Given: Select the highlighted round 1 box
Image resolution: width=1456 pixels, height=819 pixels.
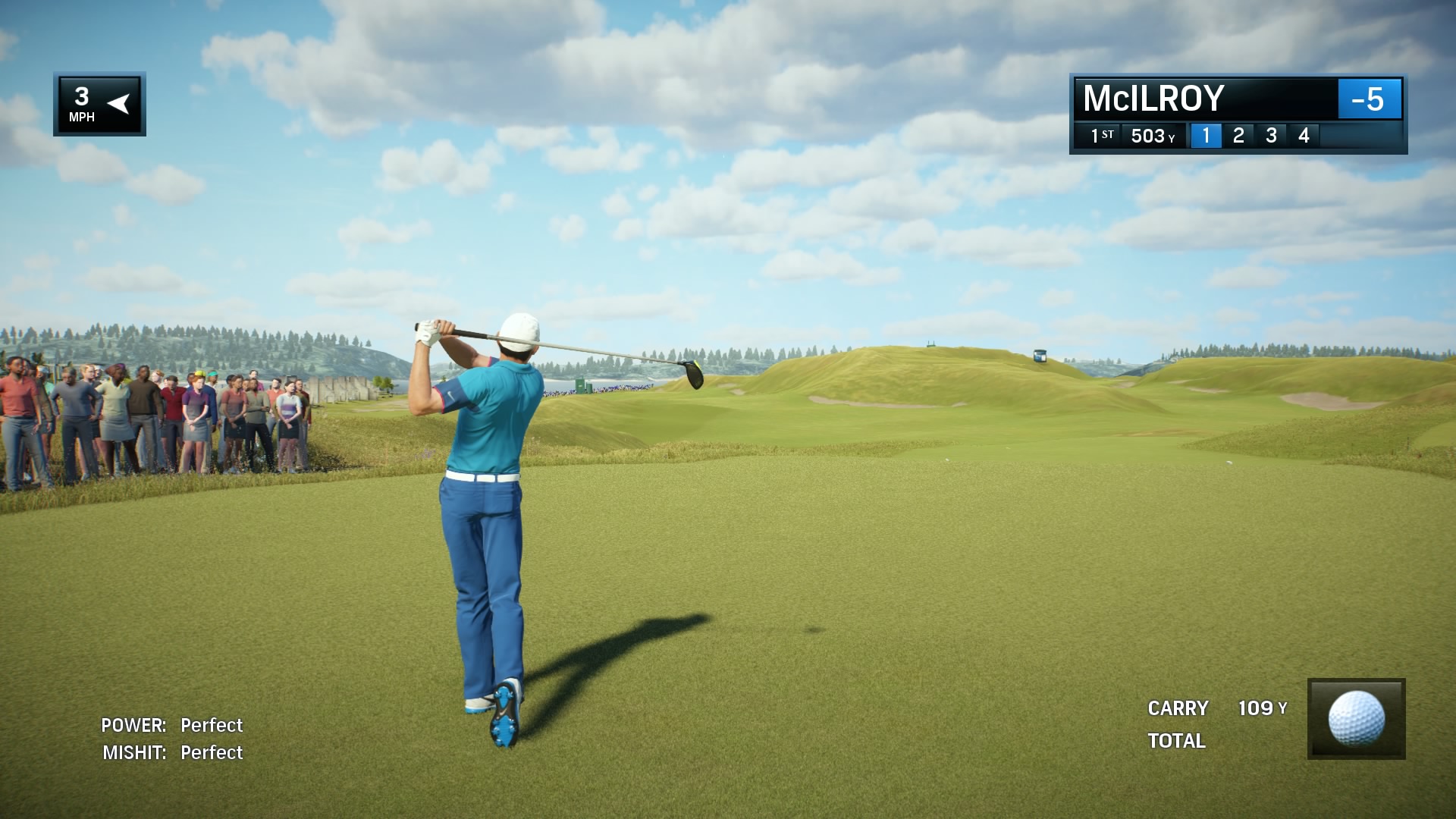Looking at the screenshot, I should coord(1206,136).
